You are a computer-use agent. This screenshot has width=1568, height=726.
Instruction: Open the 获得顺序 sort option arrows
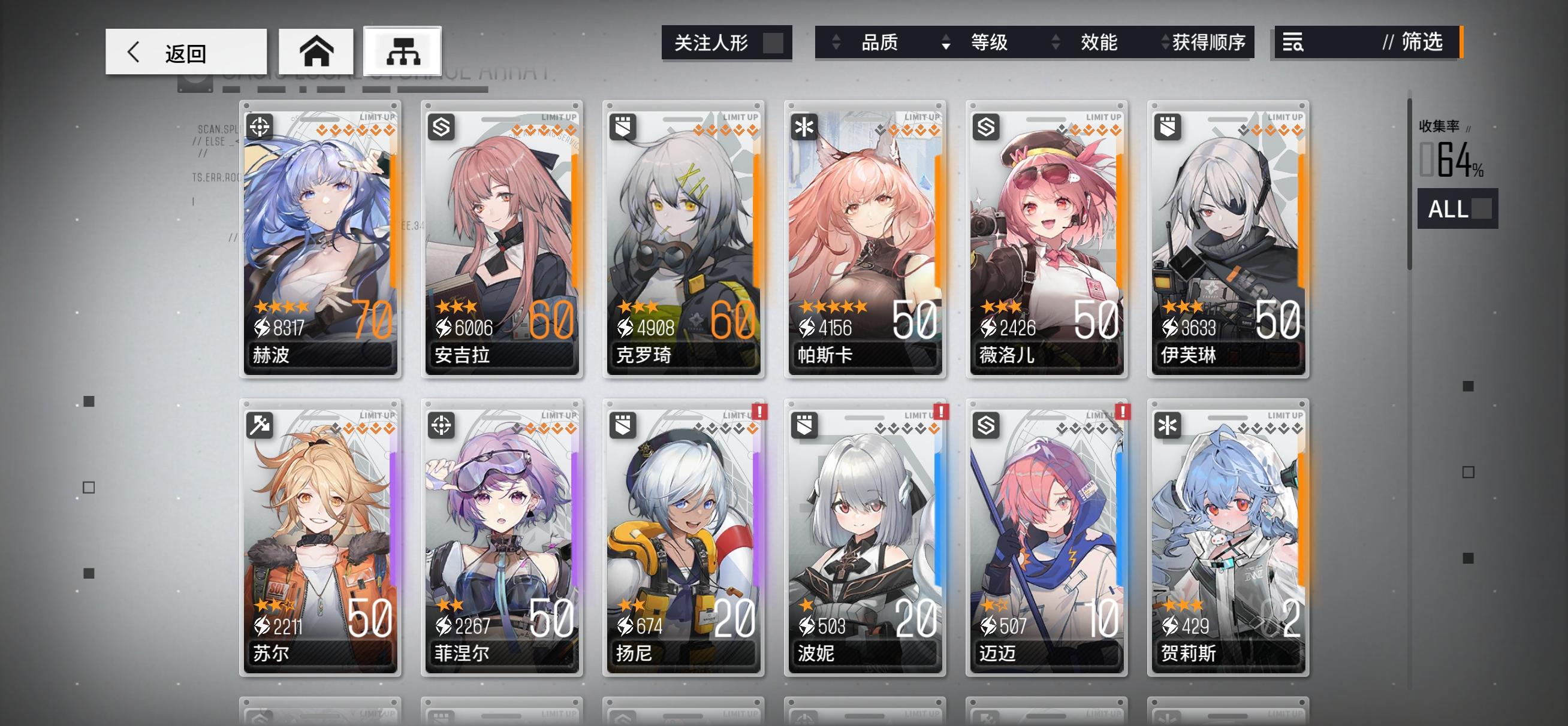[1166, 43]
